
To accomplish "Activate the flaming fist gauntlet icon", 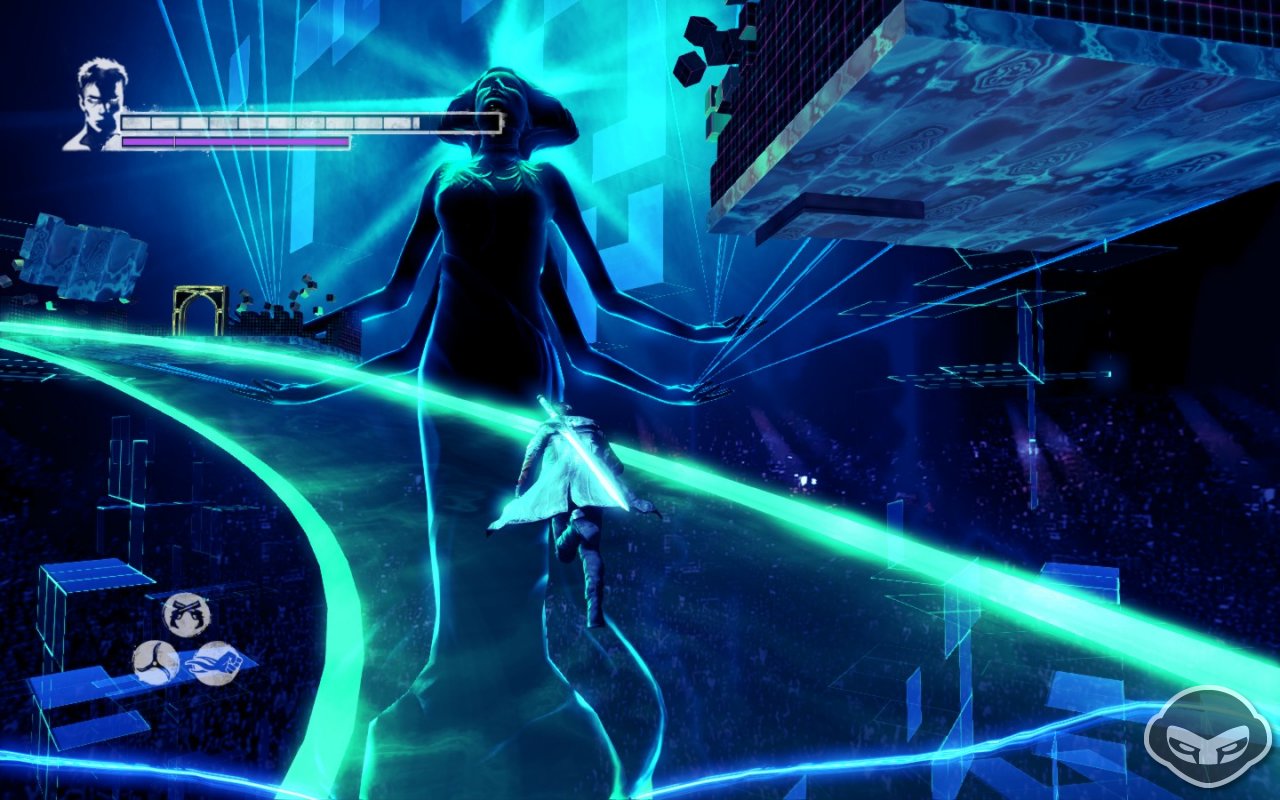I will pyautogui.click(x=213, y=662).
